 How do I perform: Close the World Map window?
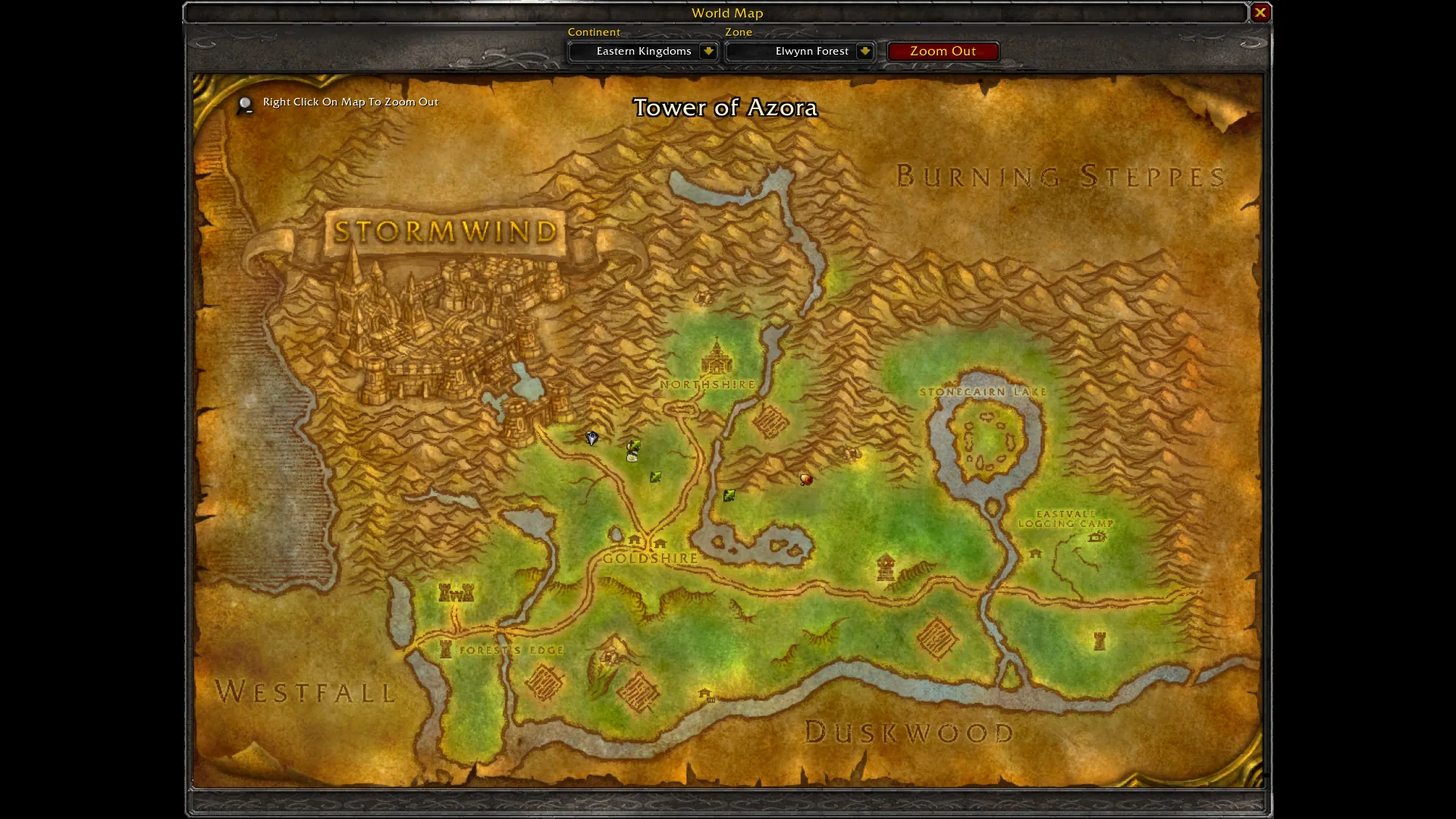(1260, 12)
